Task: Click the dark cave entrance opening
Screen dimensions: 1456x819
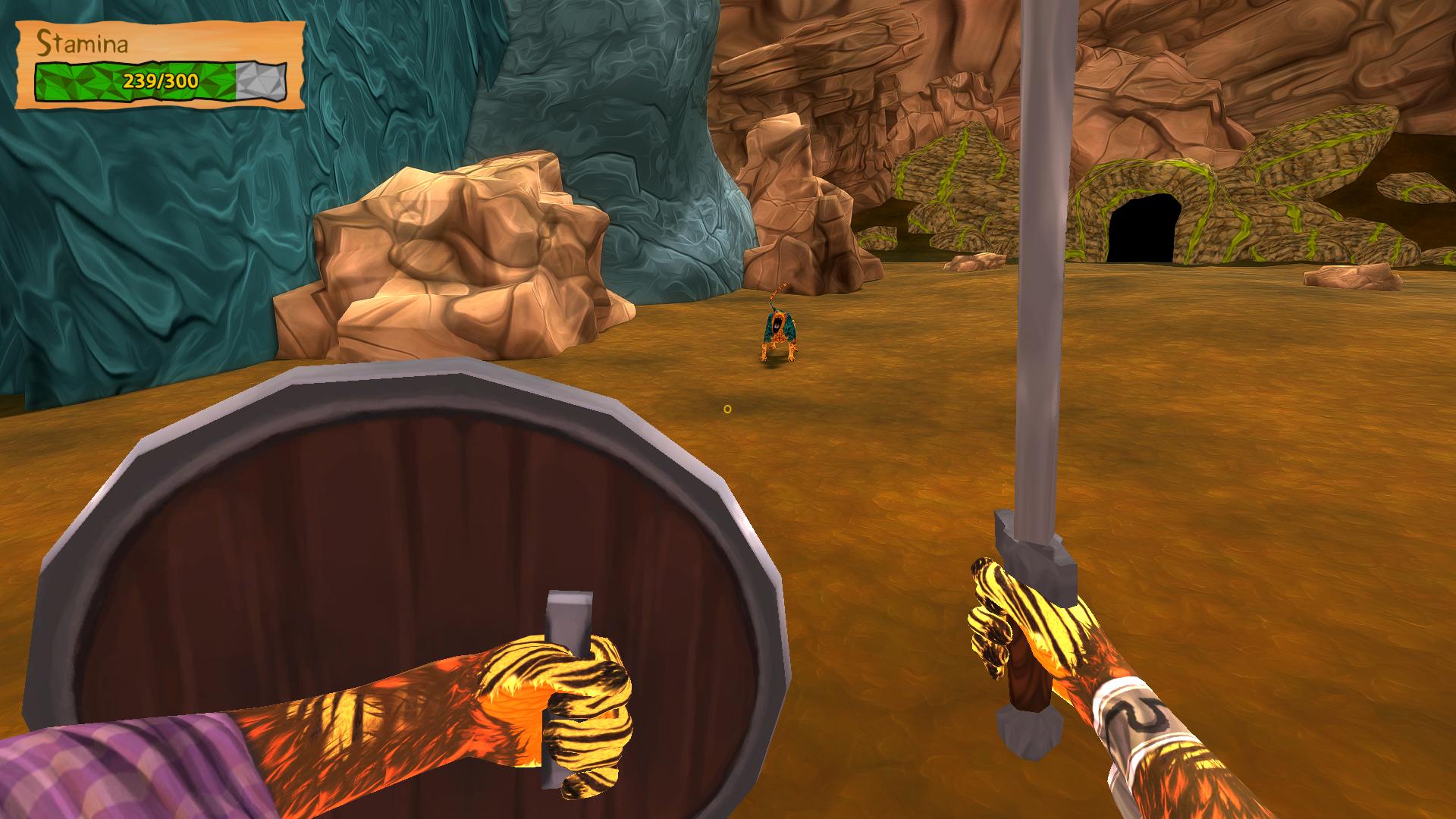Action: [x=1141, y=228]
